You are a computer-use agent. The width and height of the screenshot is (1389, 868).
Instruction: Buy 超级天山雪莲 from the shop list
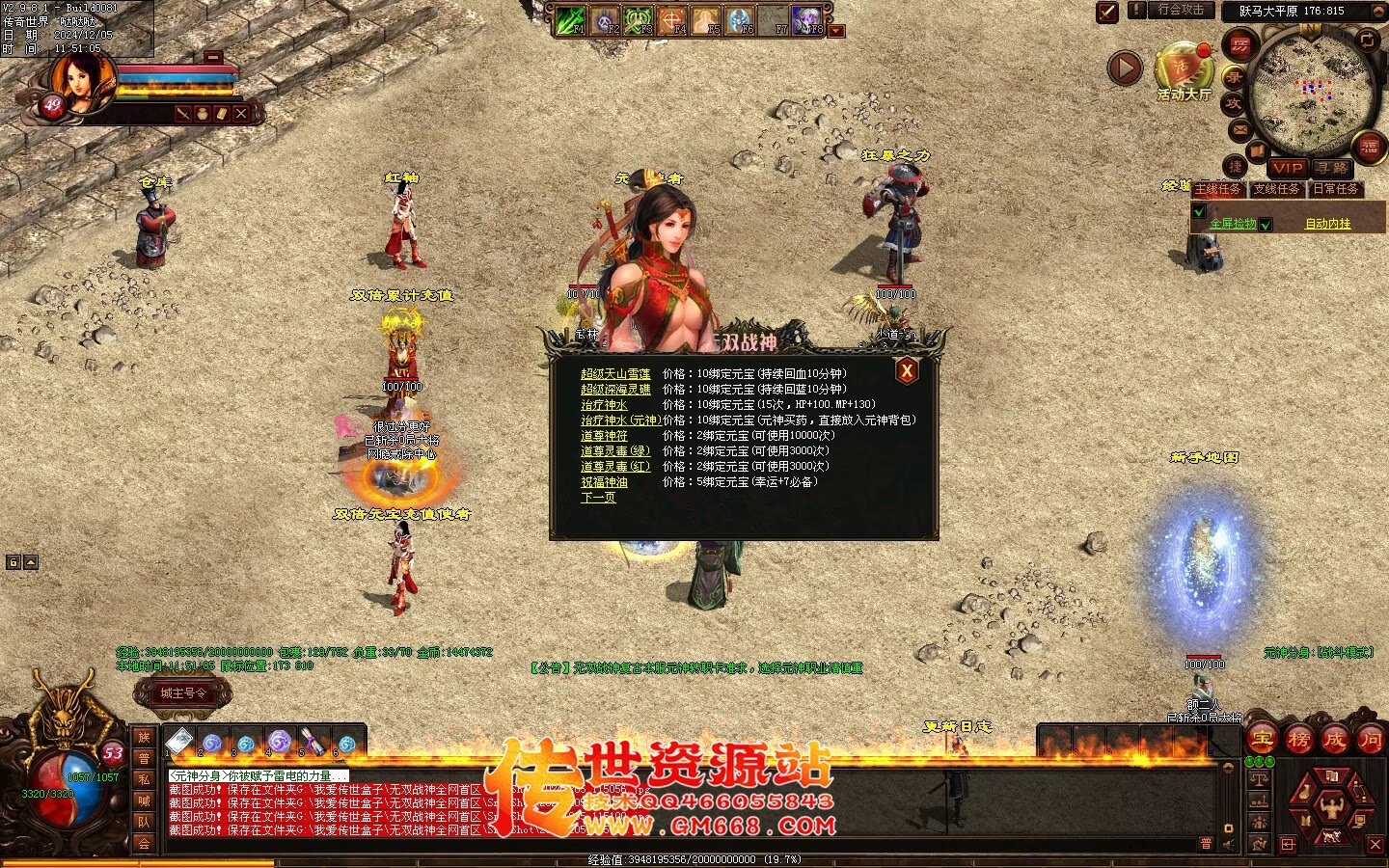(x=615, y=374)
